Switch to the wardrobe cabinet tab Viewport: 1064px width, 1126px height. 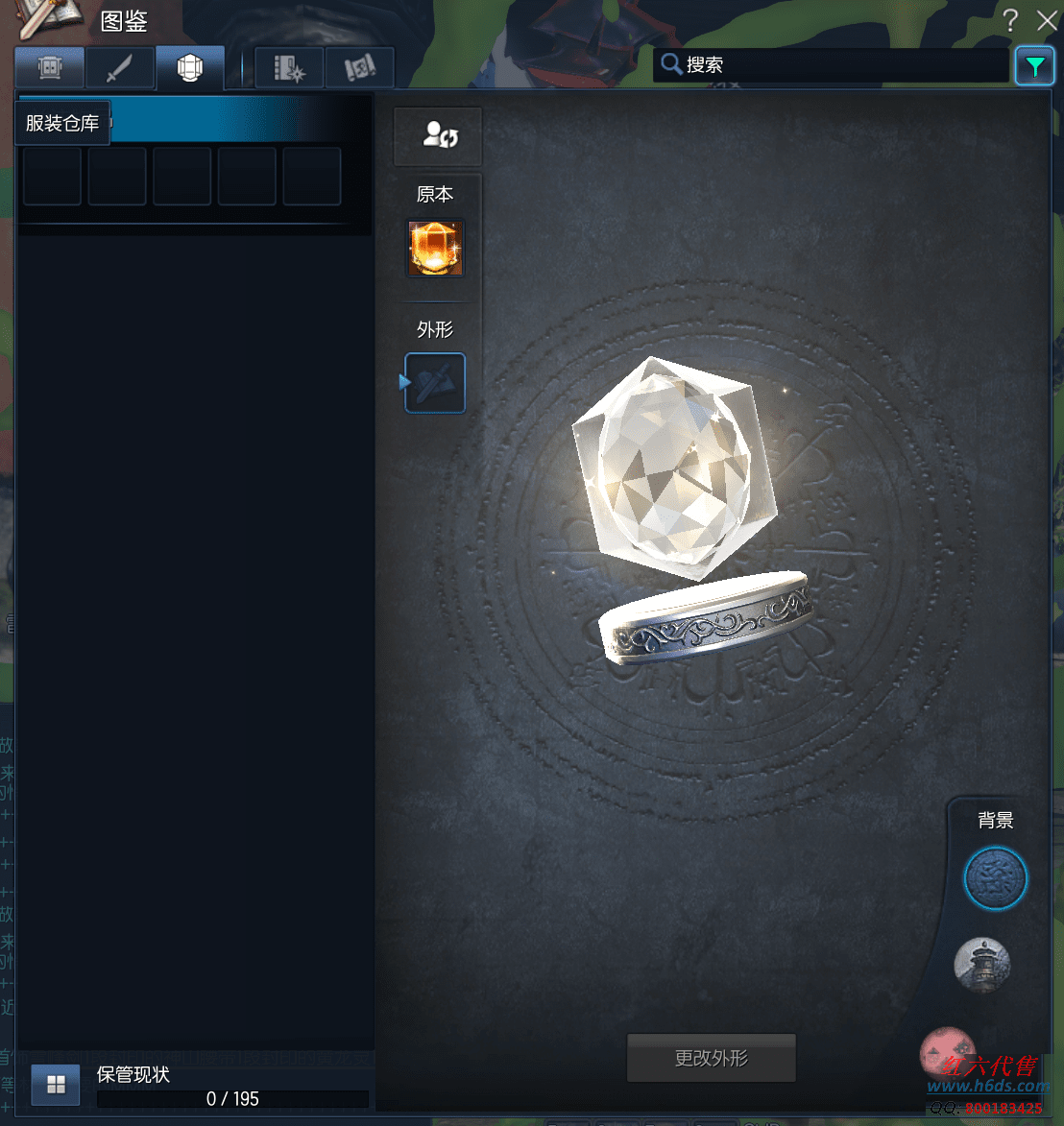point(49,68)
